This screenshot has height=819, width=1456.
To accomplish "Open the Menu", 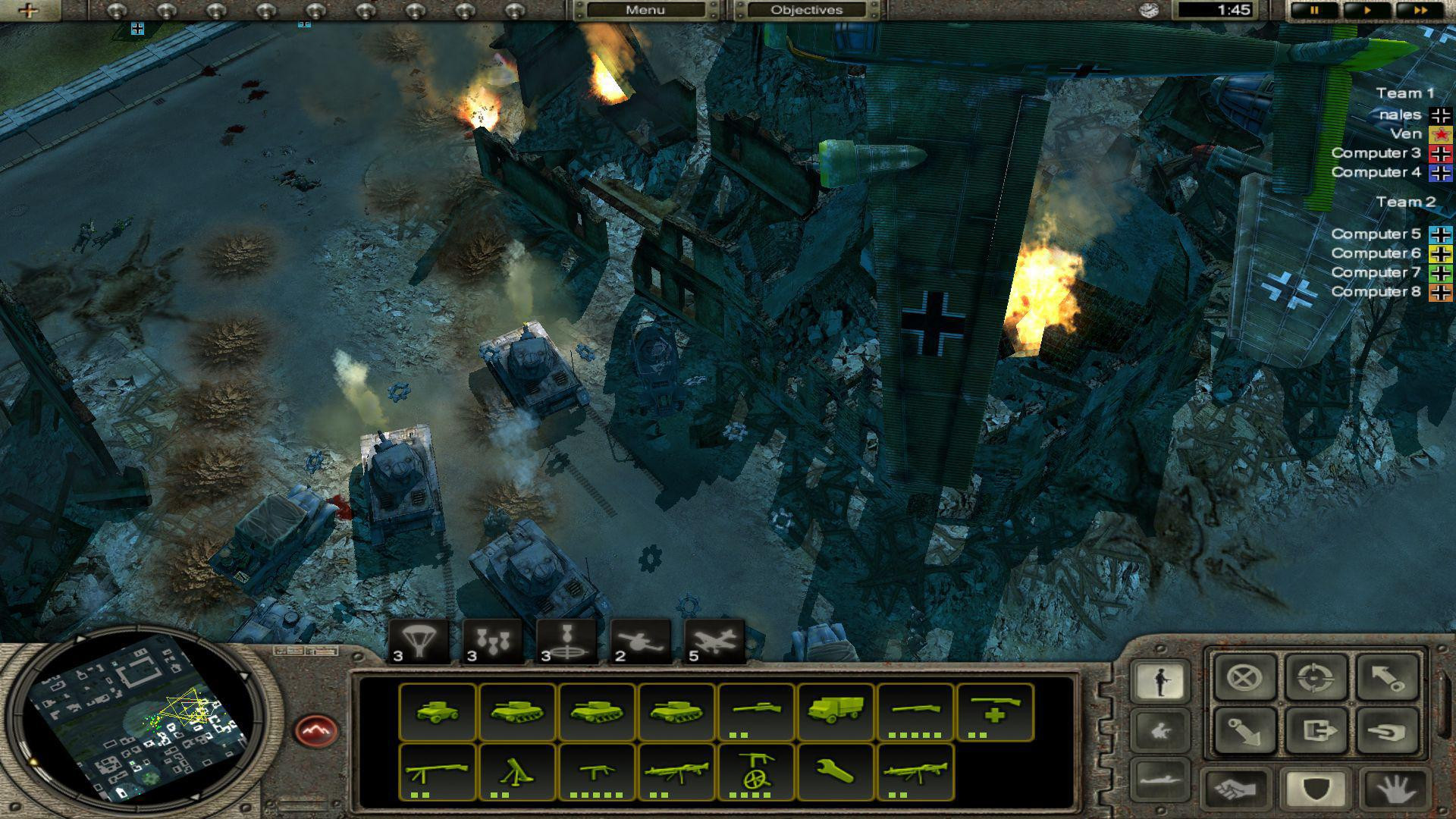I will 644,10.
